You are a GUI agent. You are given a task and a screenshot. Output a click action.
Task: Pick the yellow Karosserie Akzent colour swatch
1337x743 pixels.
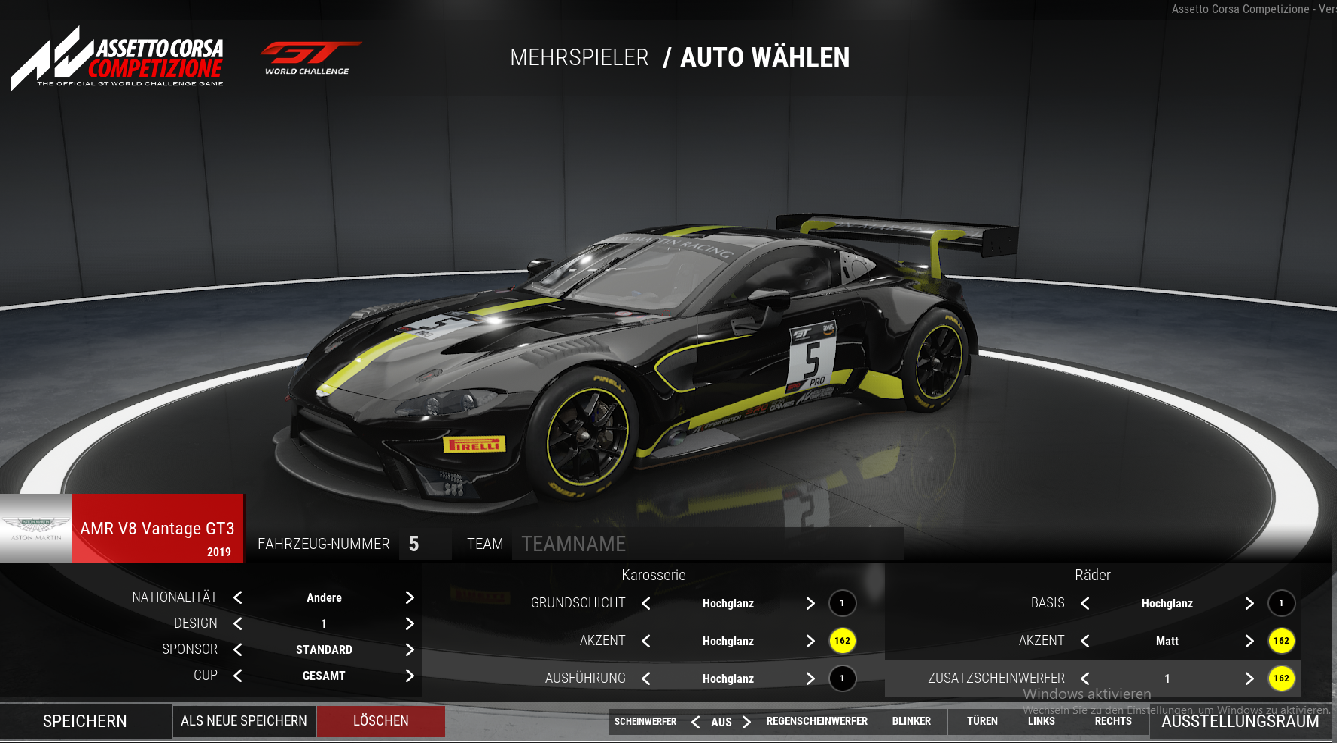coord(842,641)
